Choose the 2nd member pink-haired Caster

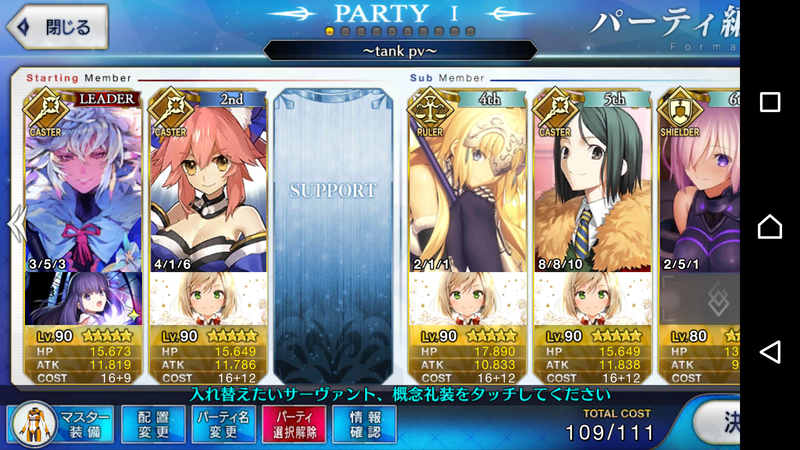click(207, 190)
